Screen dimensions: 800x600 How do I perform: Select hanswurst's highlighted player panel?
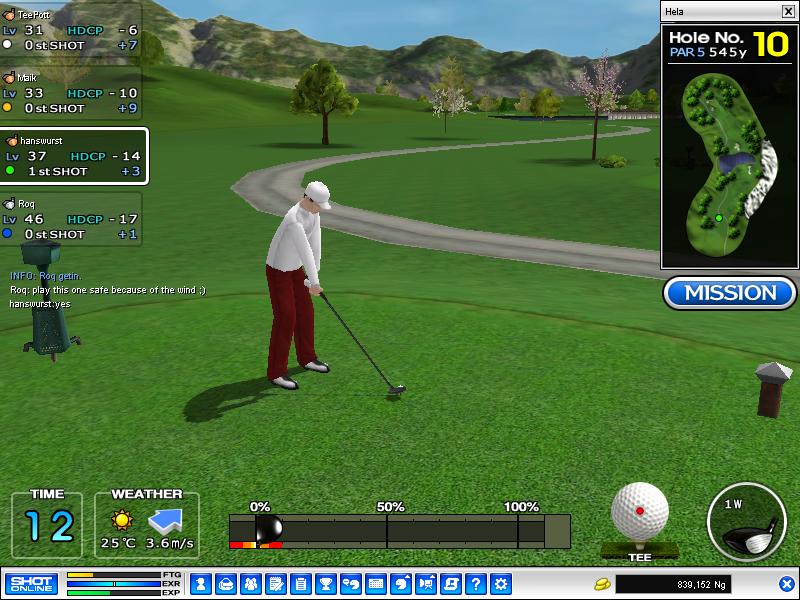pyautogui.click(x=74, y=156)
